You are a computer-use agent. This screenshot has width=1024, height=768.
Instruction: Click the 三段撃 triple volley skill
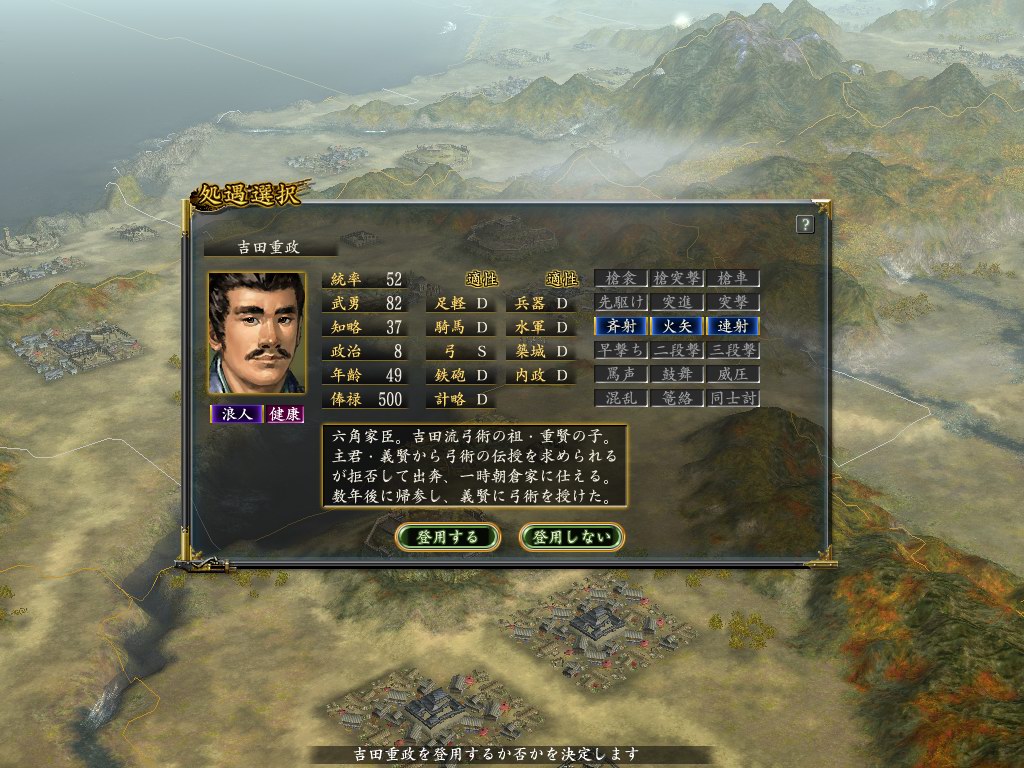(733, 350)
